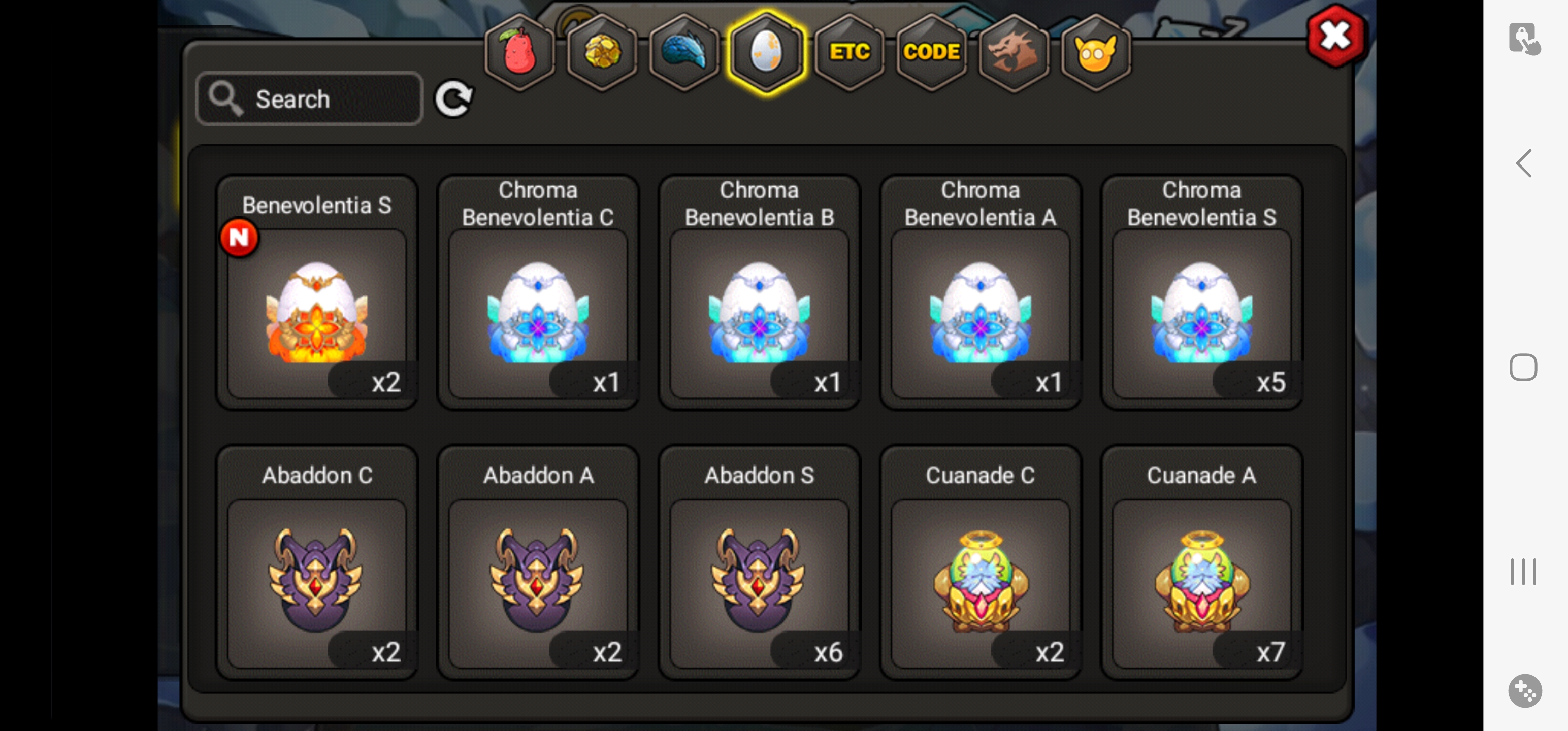This screenshot has height=731, width=1568.
Task: Switch to the red fruit tab
Action: click(x=519, y=52)
